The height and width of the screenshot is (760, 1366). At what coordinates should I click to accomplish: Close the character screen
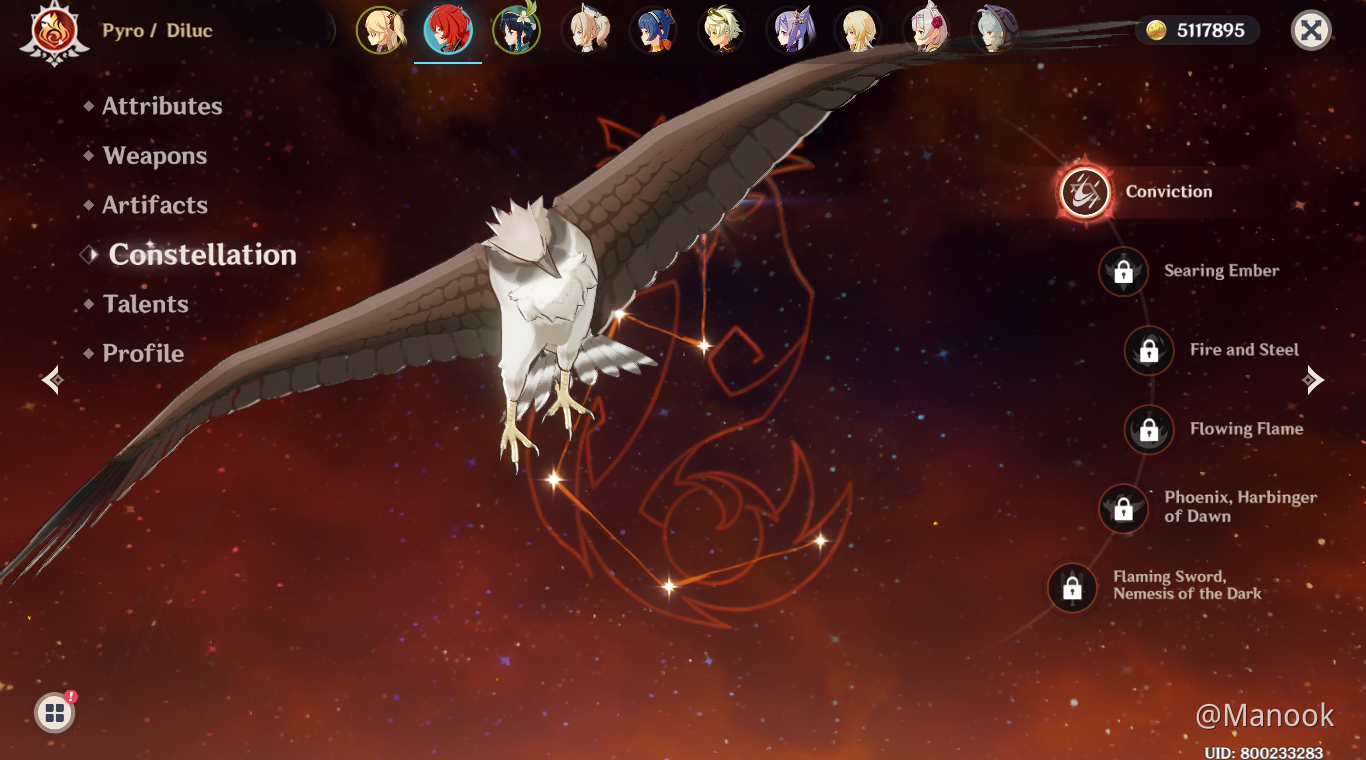[x=1311, y=31]
